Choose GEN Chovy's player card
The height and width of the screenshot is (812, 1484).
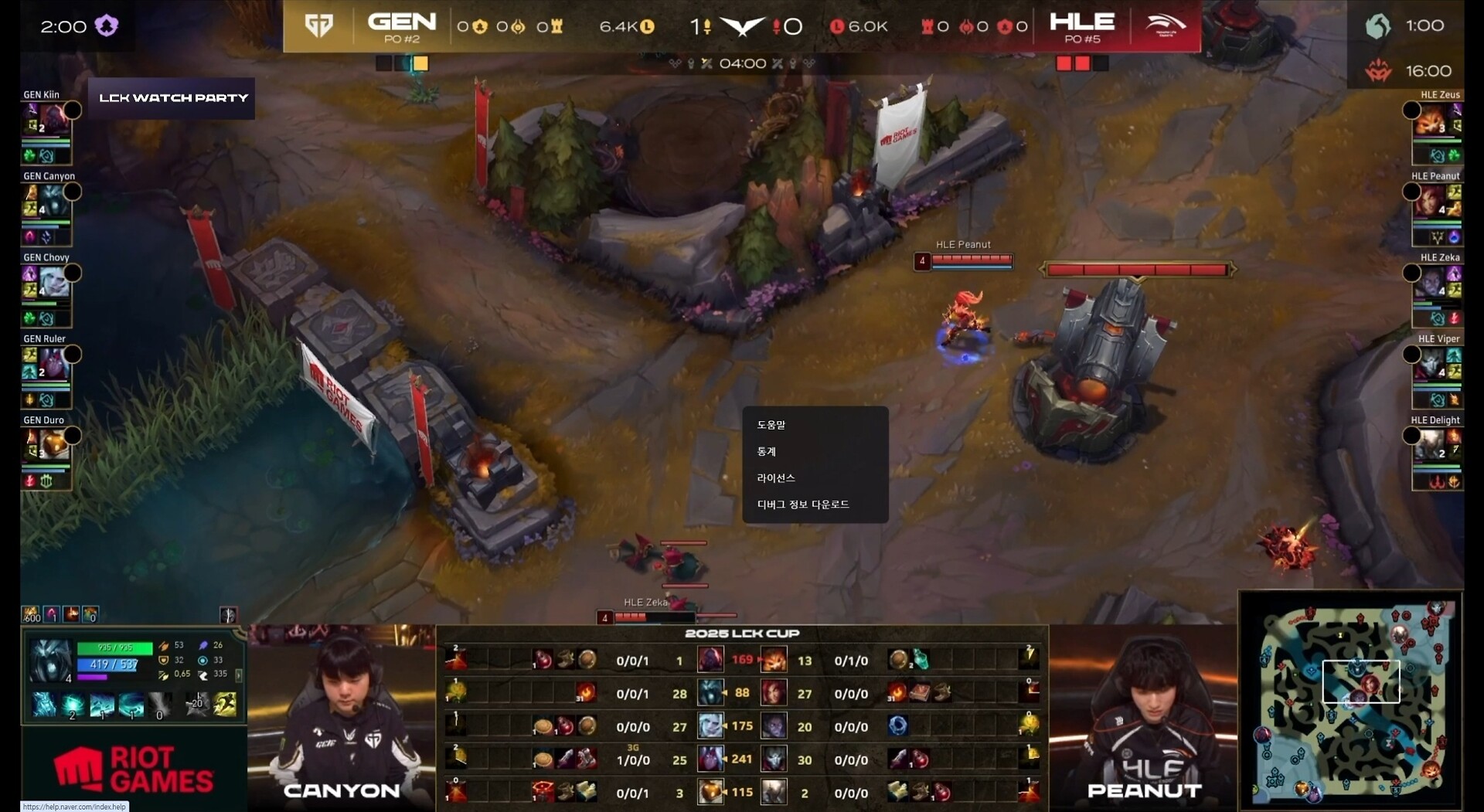tap(48, 291)
